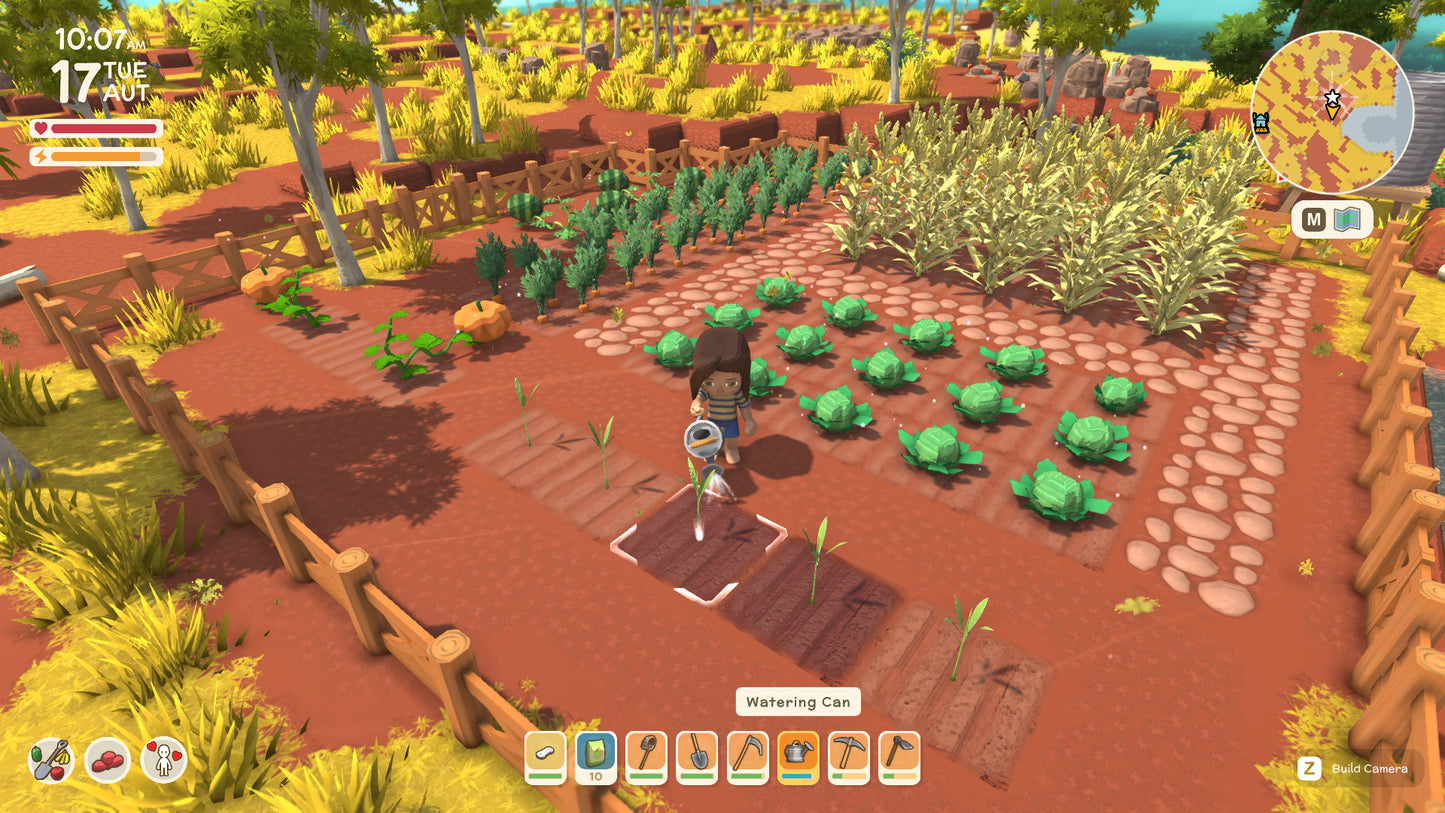Equip the Pickaxe from the hotbar
Screen dimensions: 1445x813
click(x=848, y=757)
